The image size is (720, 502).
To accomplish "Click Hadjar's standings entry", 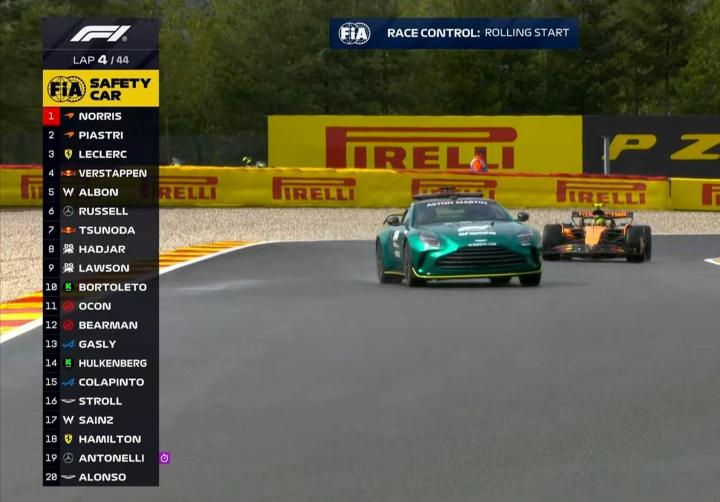I will tap(100, 249).
